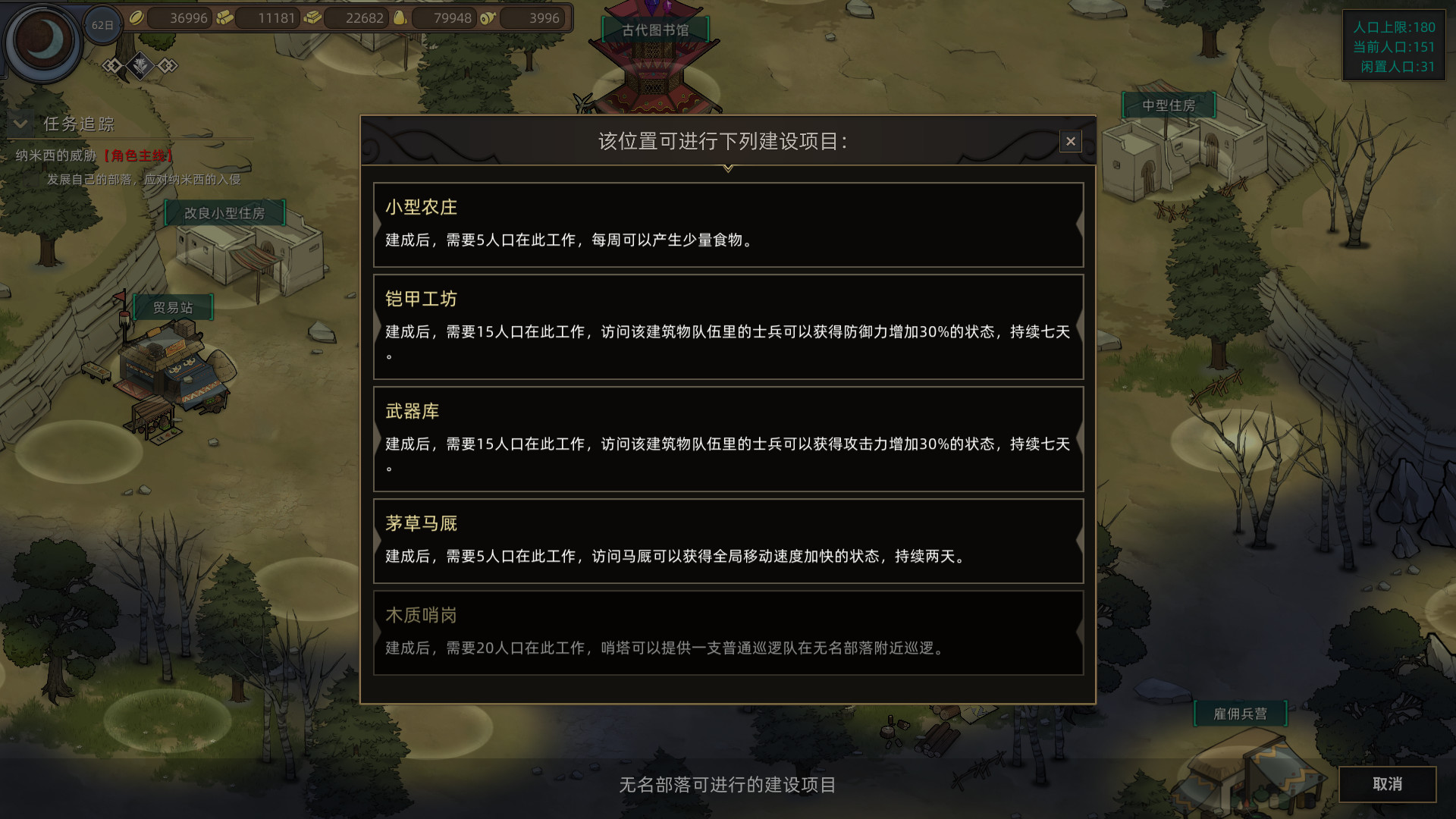The height and width of the screenshot is (819, 1456).
Task: Open the moon phase indicator
Action: tap(42, 42)
